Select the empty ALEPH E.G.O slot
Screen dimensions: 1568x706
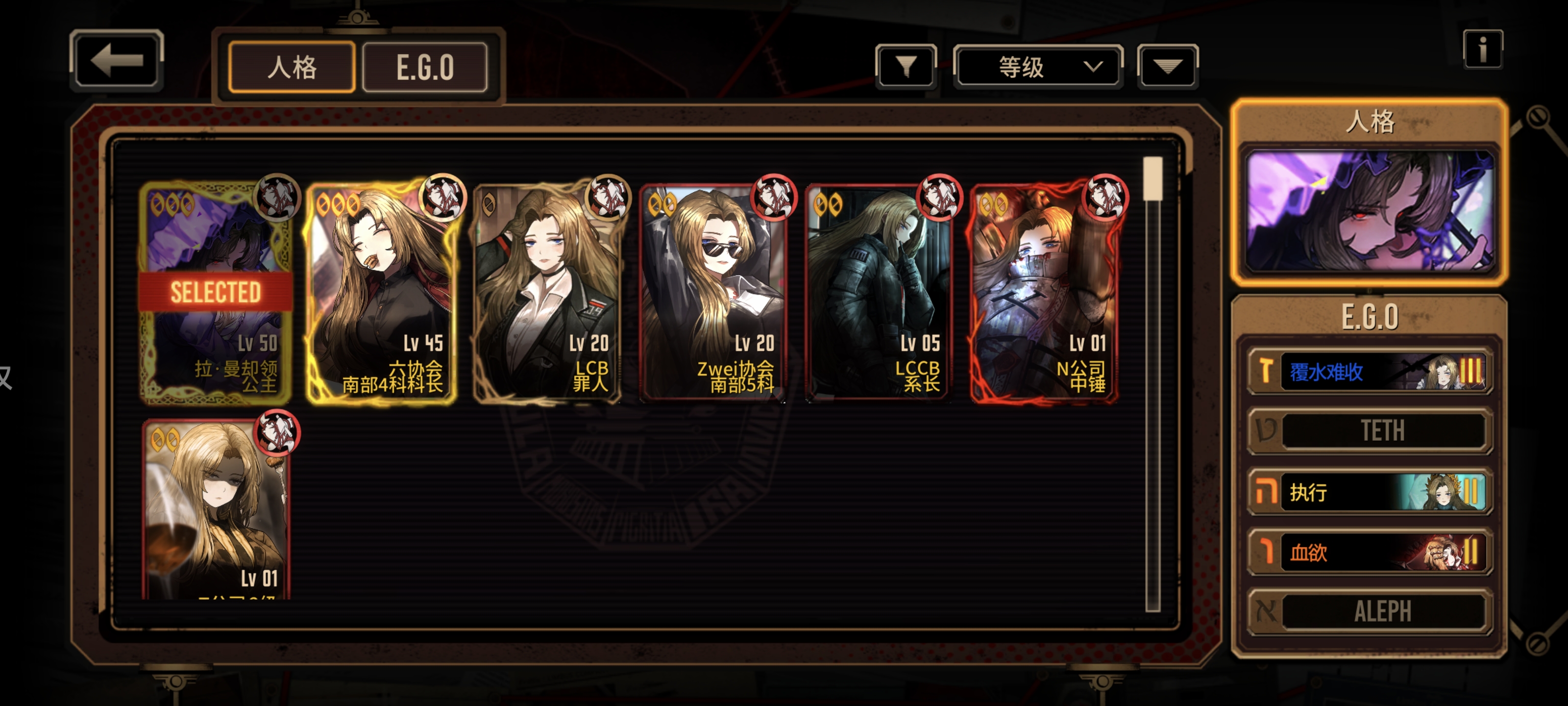tap(1369, 611)
